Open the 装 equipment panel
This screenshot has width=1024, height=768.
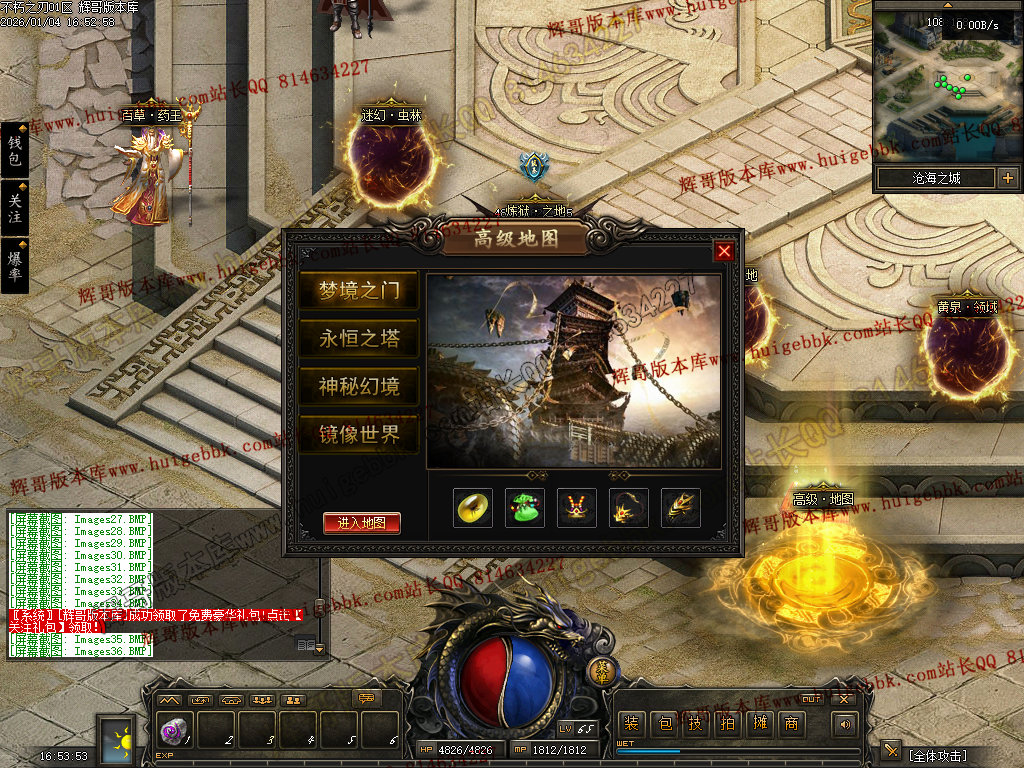[x=631, y=724]
